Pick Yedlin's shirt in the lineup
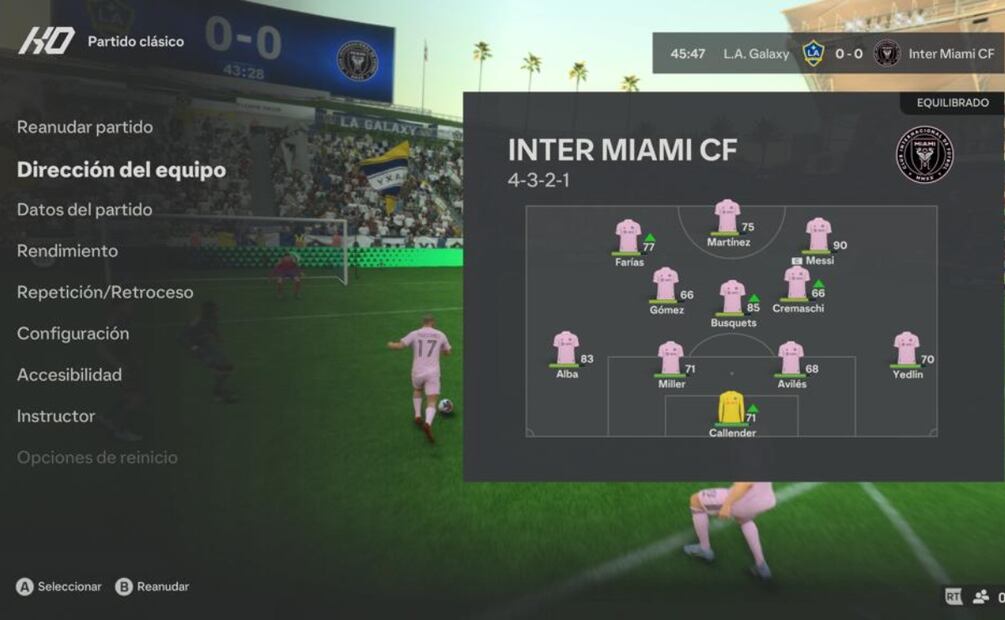The height and width of the screenshot is (620, 1005). click(906, 348)
